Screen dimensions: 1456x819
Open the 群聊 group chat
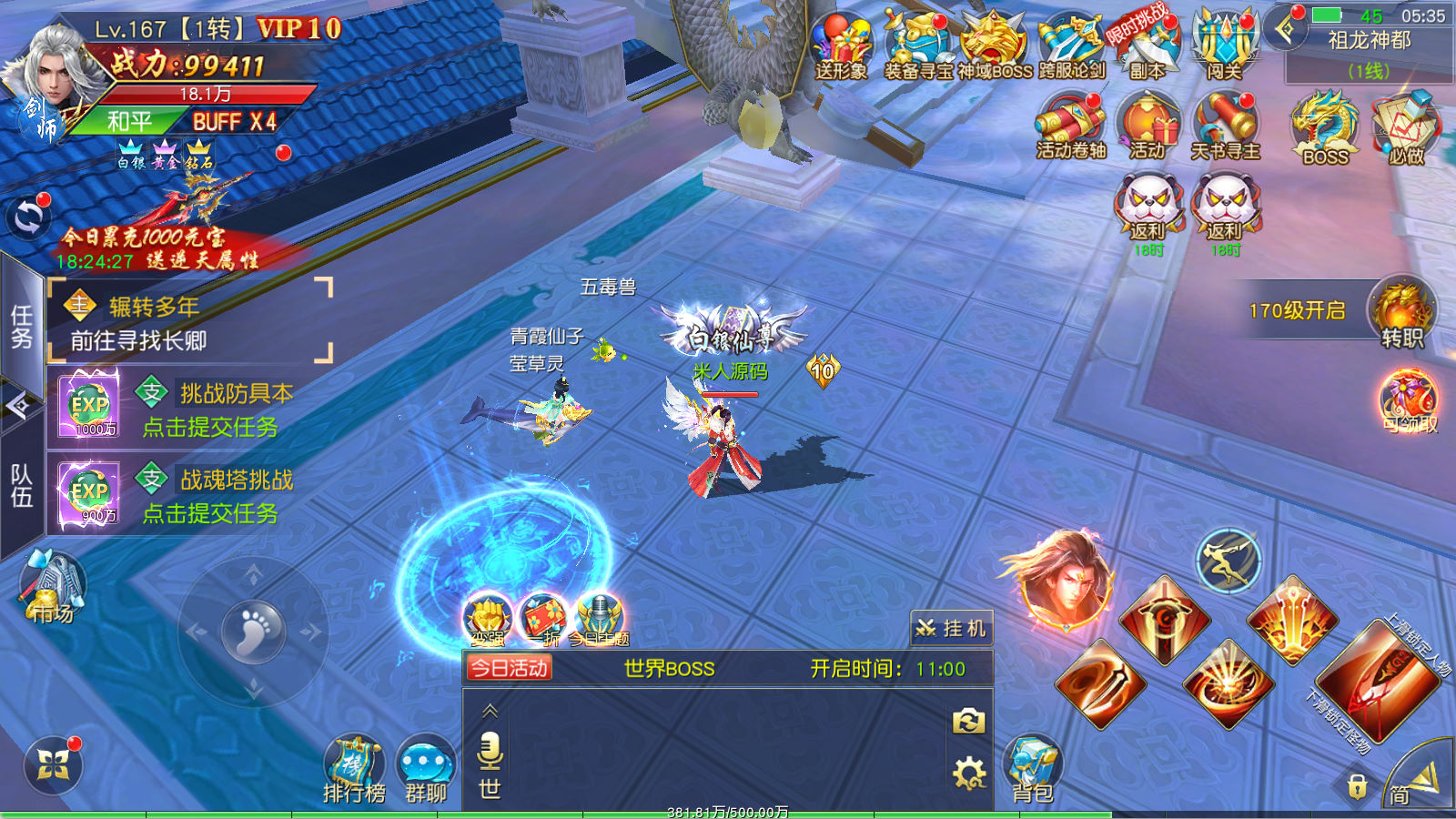[426, 769]
